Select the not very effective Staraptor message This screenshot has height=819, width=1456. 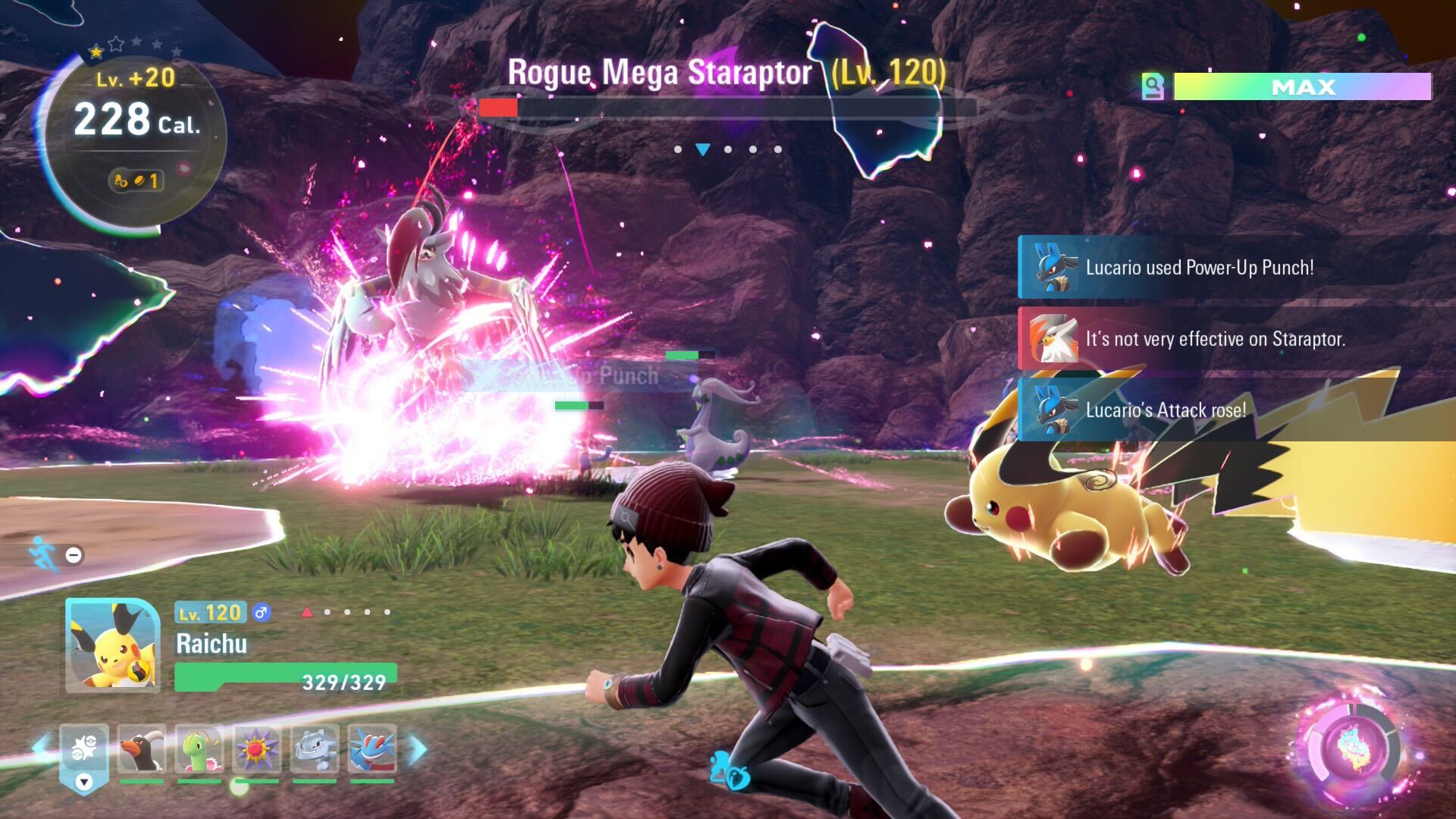[x=1213, y=338]
